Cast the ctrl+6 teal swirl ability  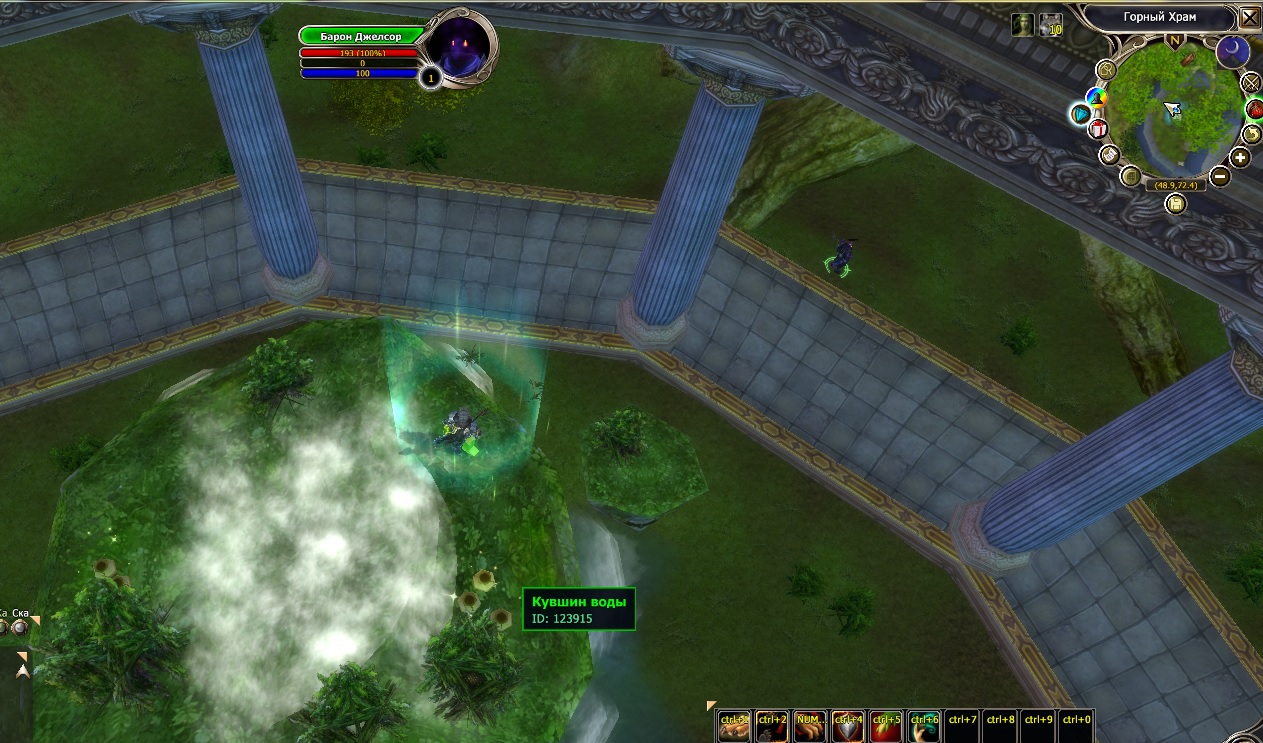(924, 727)
